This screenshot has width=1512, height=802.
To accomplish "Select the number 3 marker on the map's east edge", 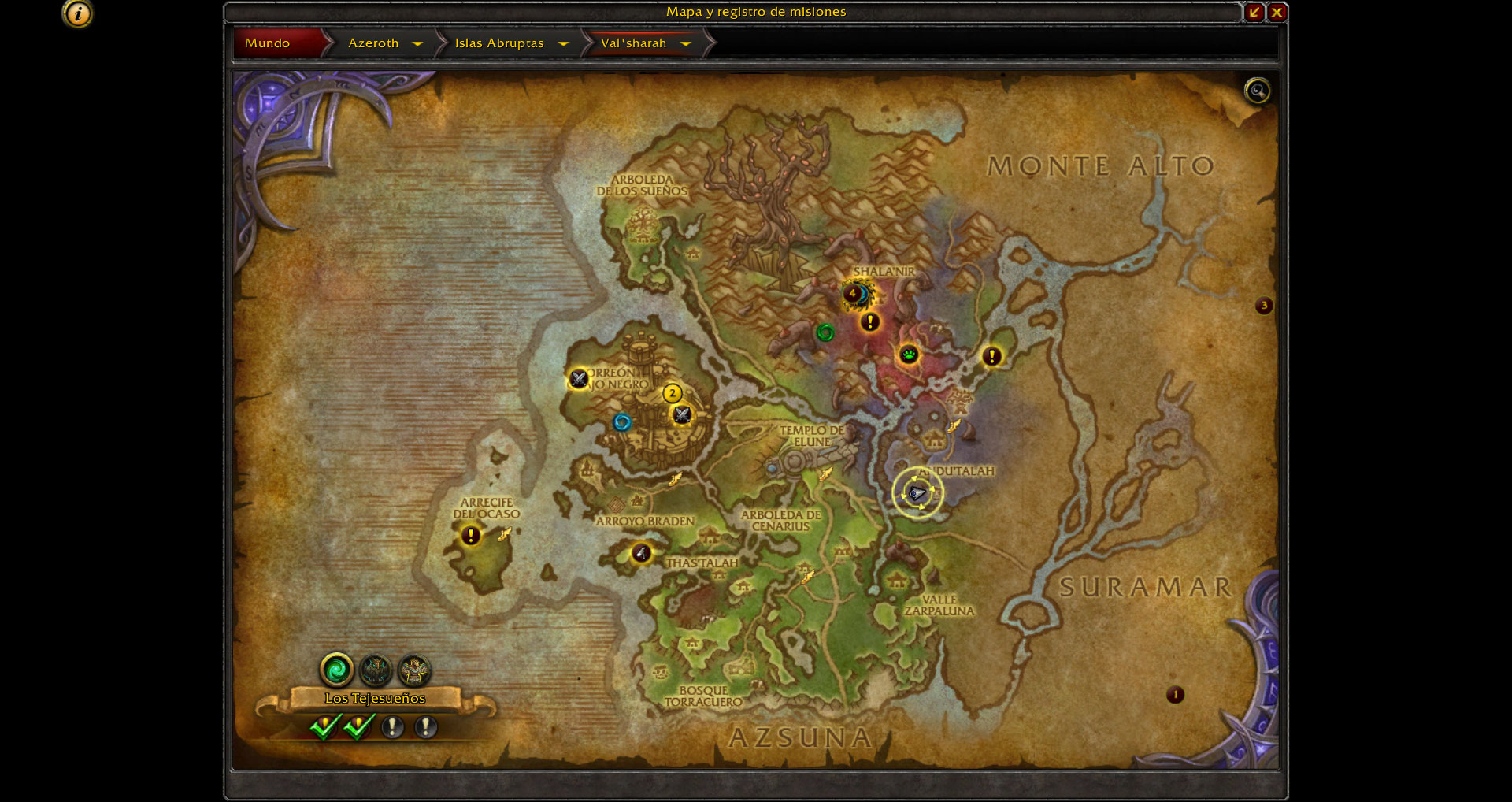I will pyautogui.click(x=1264, y=306).
